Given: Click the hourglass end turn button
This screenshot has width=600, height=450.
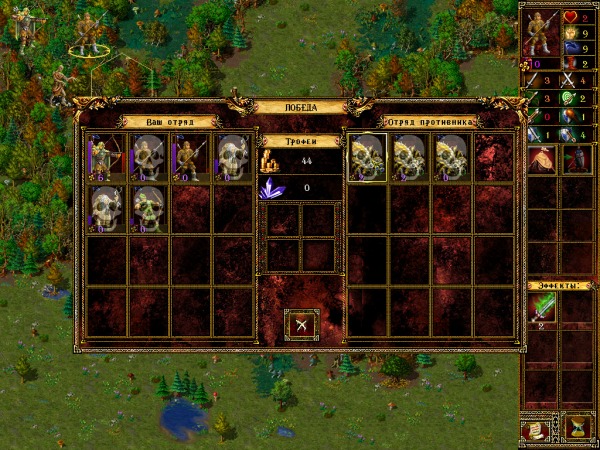Looking at the screenshot, I should [x=577, y=428].
